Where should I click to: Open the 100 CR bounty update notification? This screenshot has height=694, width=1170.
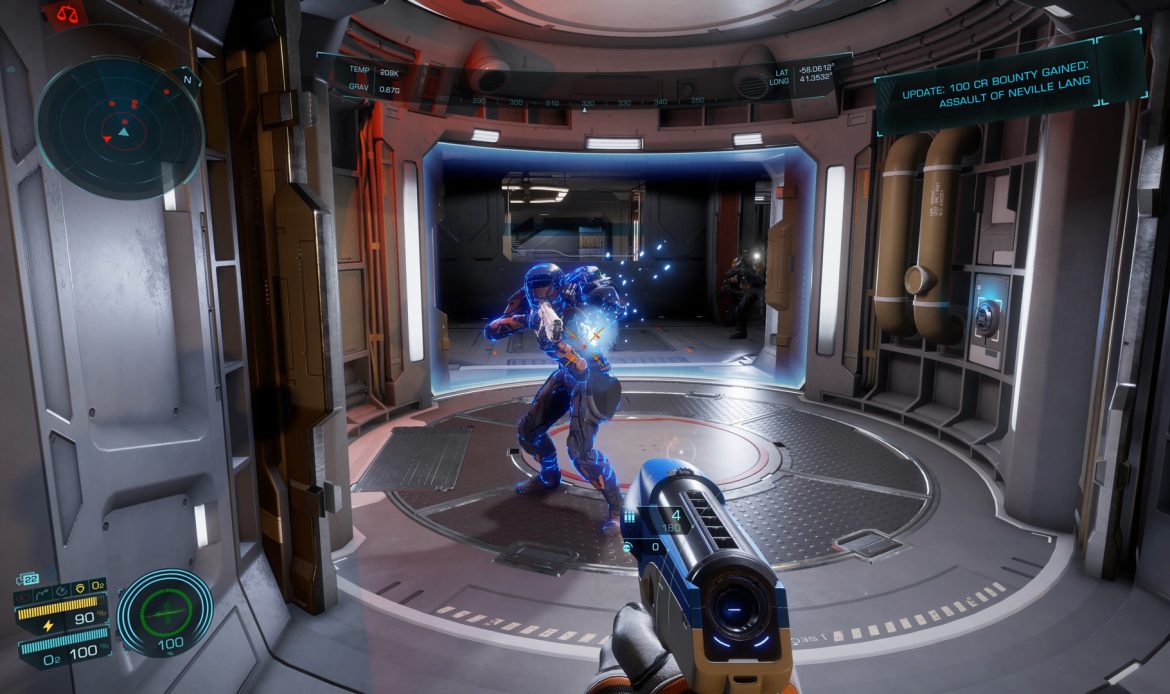point(1010,80)
